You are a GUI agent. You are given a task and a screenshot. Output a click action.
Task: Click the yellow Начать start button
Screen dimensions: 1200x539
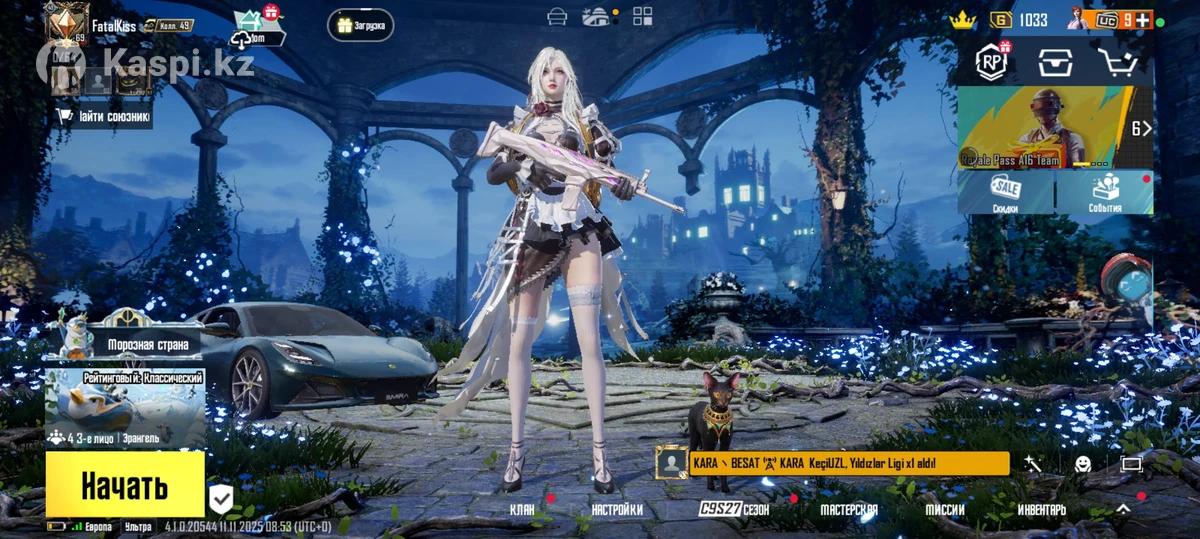(x=125, y=485)
